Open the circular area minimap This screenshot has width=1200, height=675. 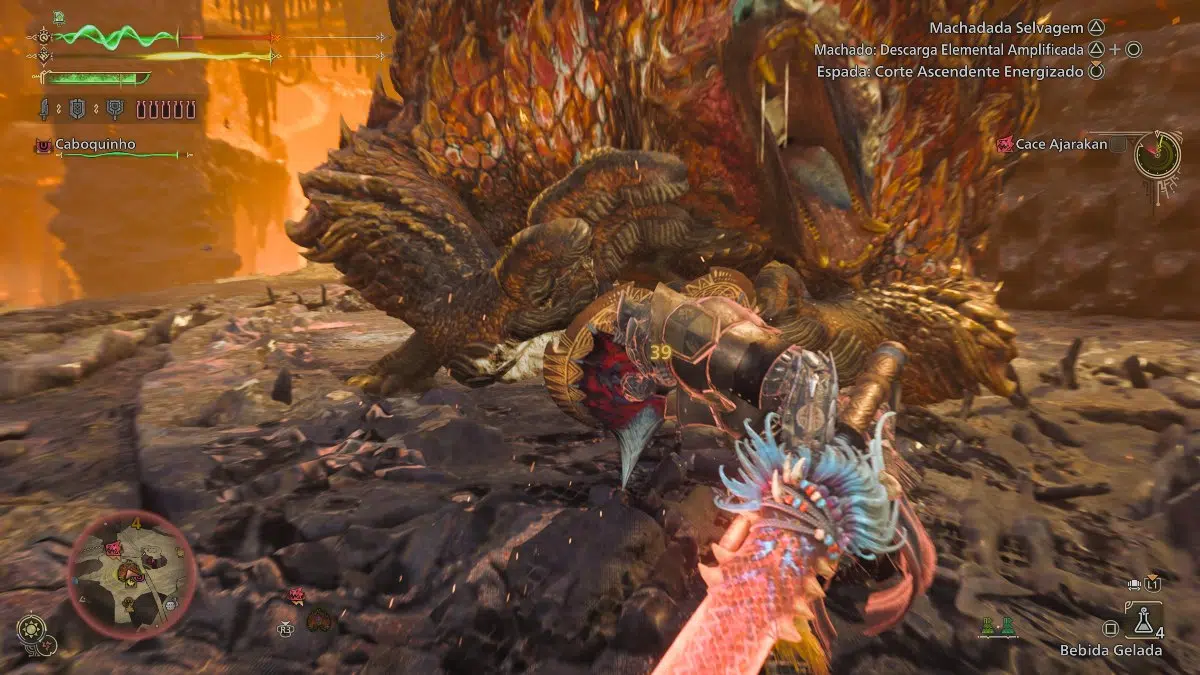[132, 575]
